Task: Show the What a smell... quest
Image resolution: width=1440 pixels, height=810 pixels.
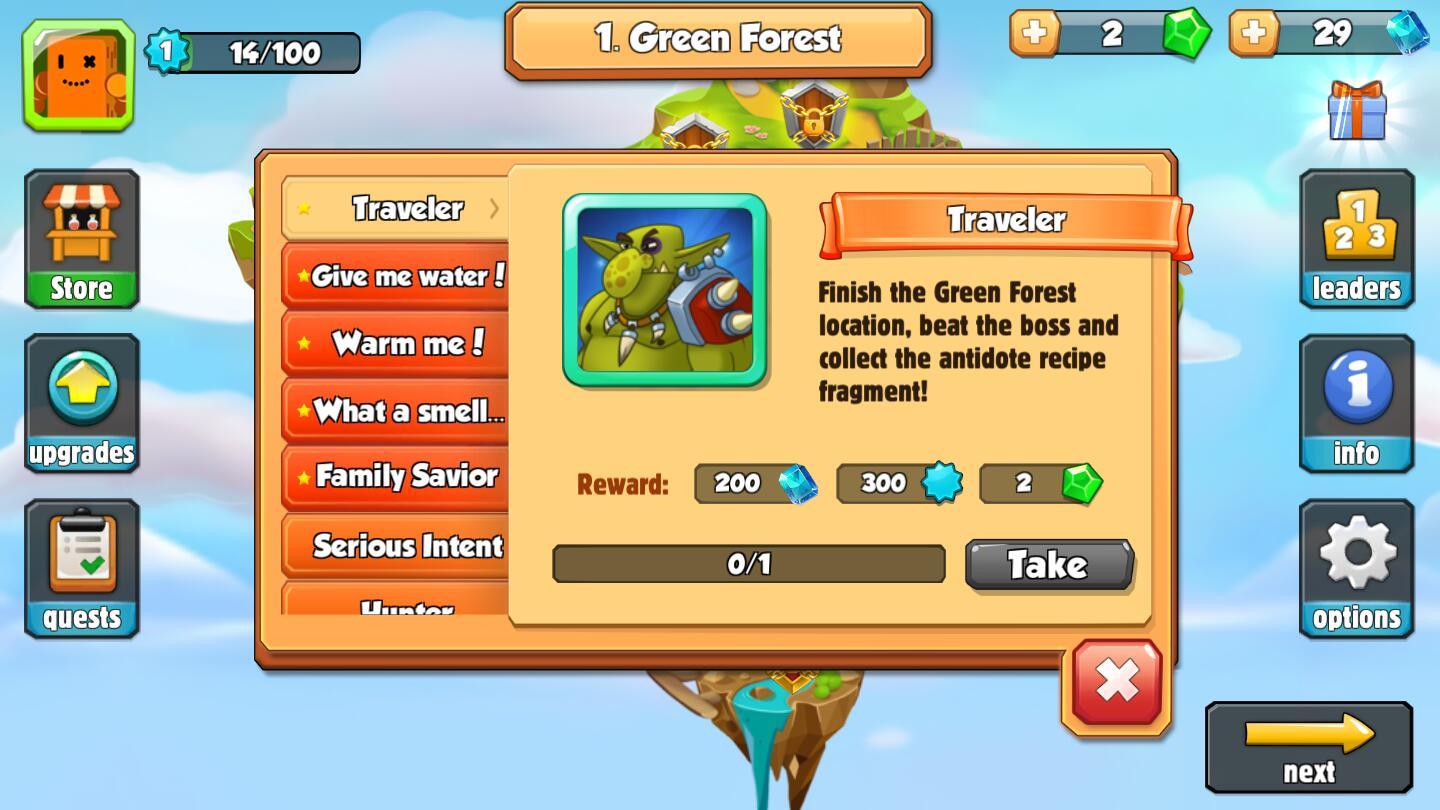Action: click(397, 410)
